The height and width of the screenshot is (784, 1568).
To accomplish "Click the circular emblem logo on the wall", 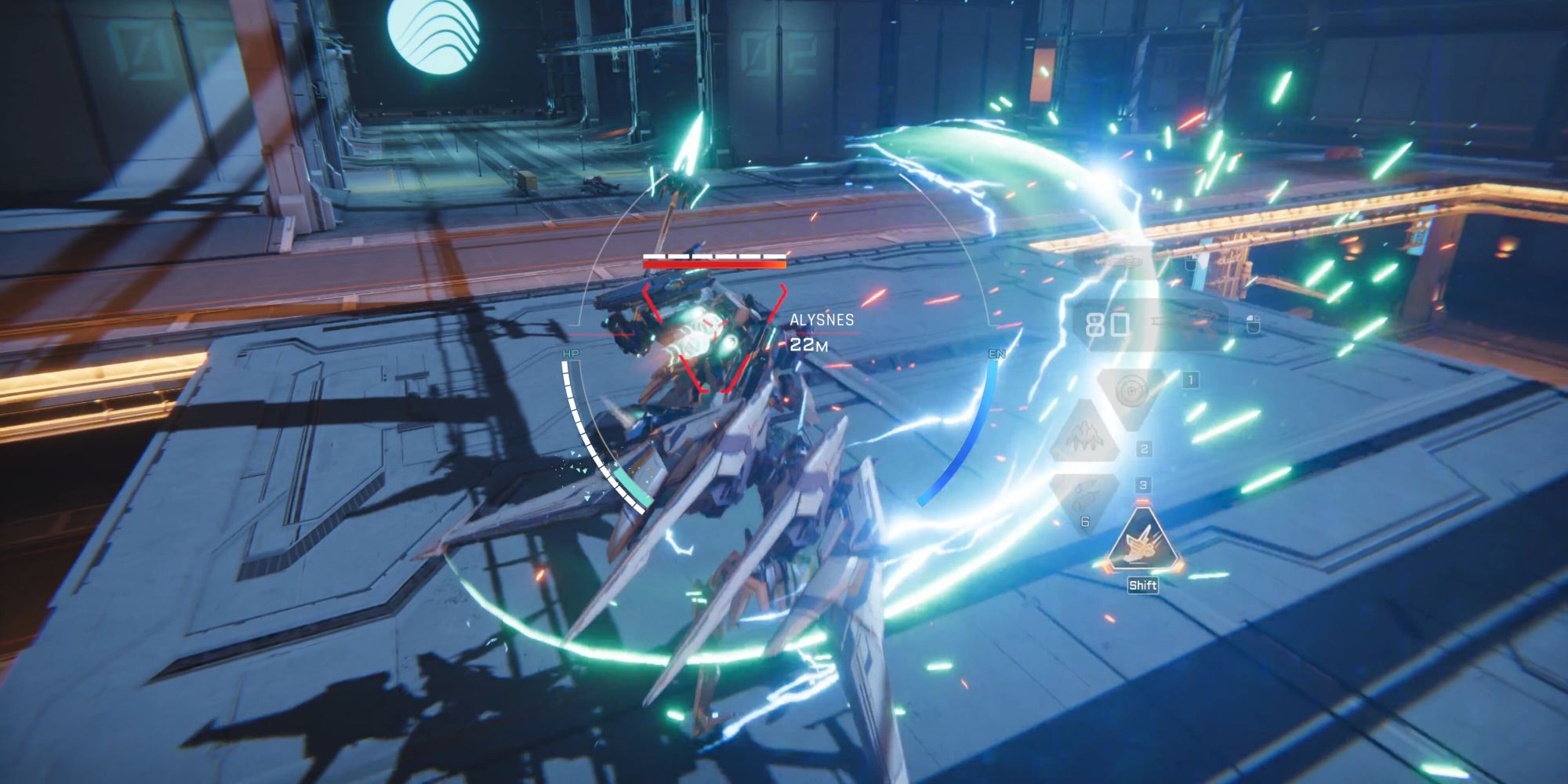I will pos(434,34).
